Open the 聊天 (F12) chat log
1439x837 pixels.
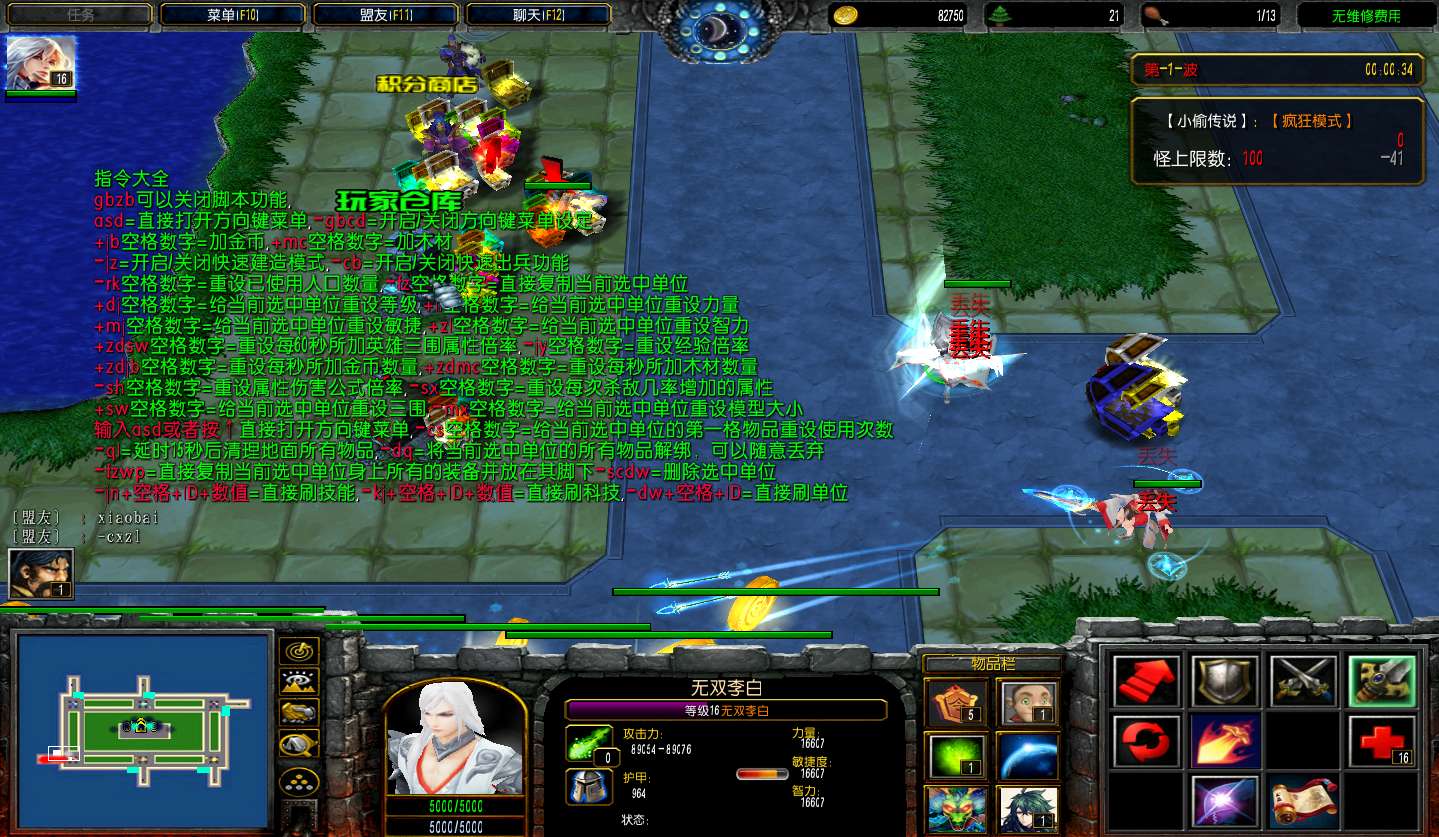pos(539,15)
